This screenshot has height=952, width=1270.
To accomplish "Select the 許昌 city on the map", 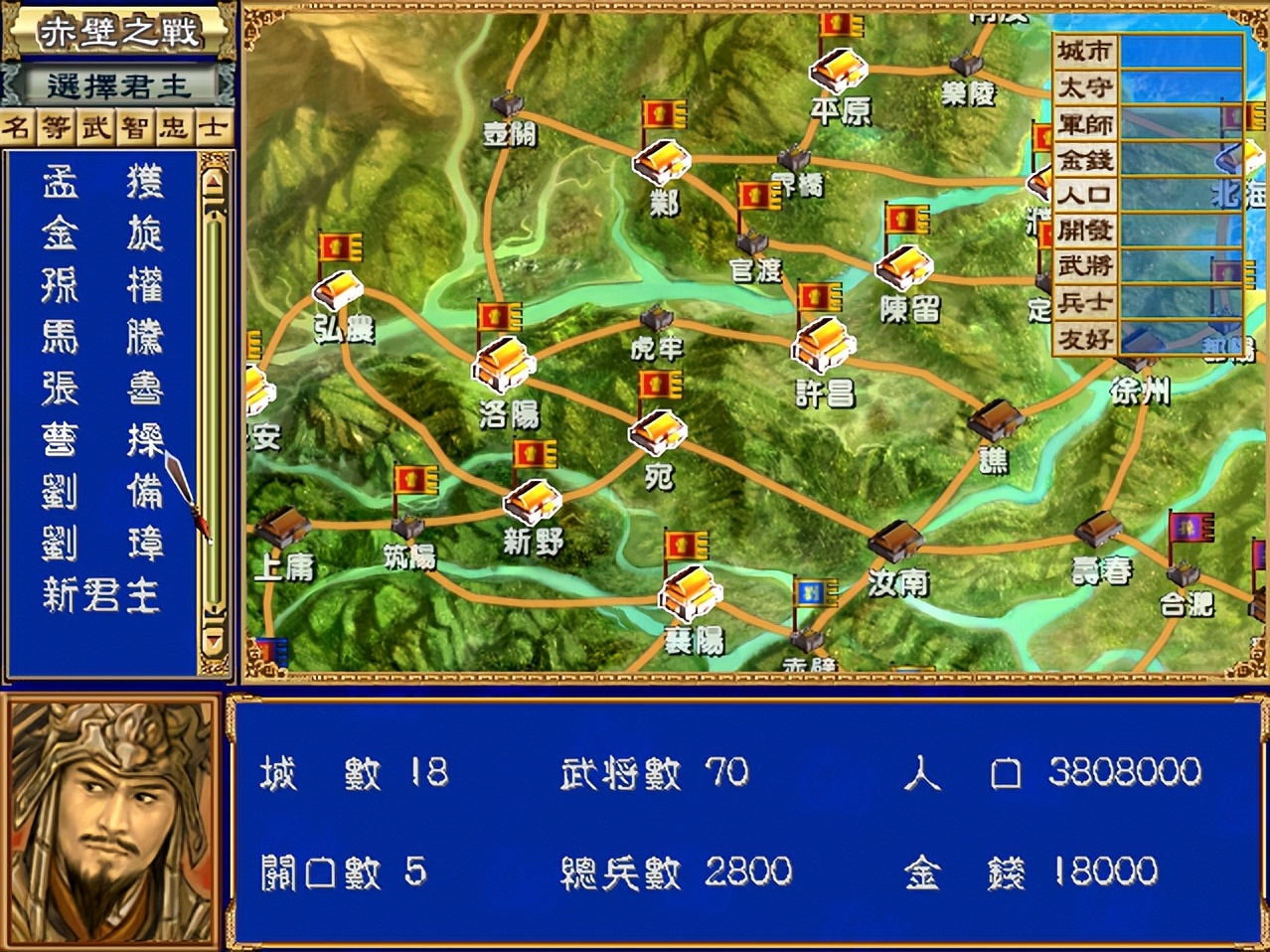I will tap(823, 346).
